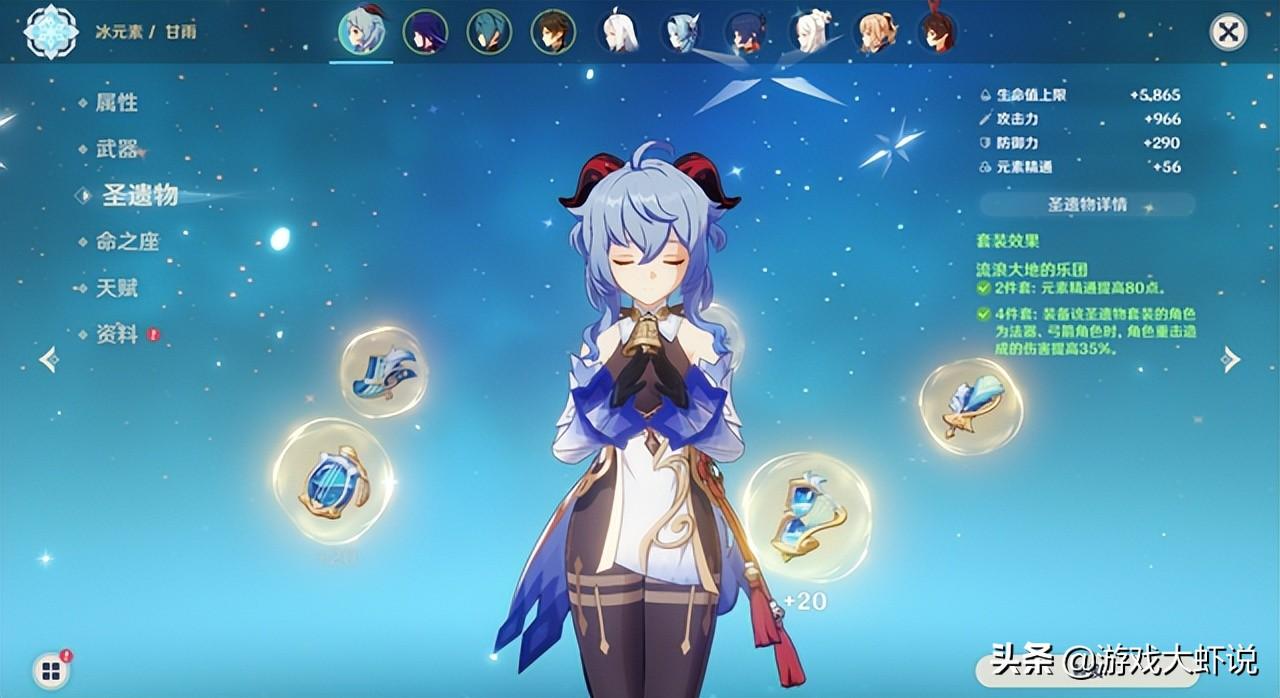
Task: Select the 圣遗物 artifacts menu entry
Action: click(x=139, y=196)
